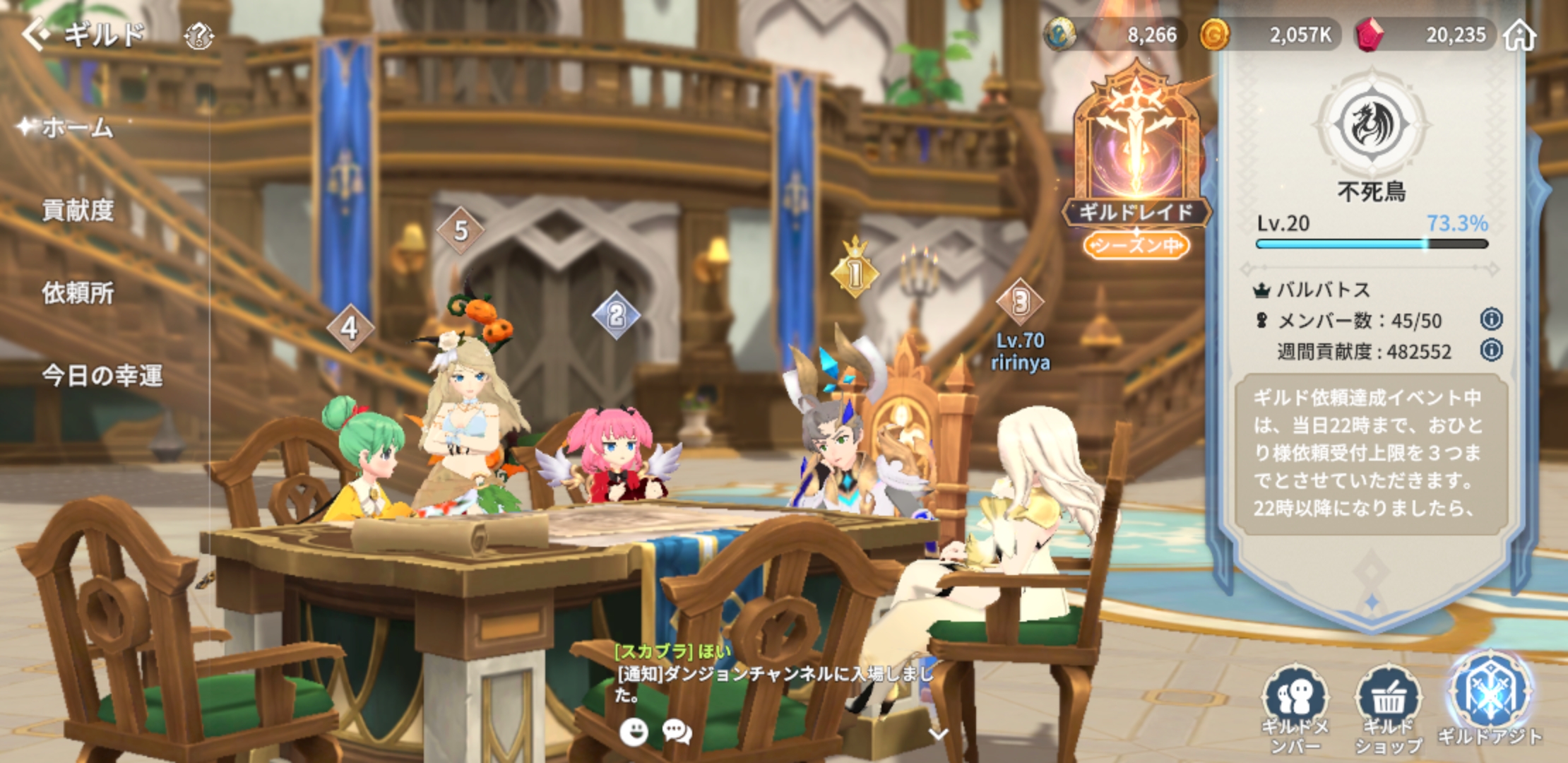Screen dimensions: 1568x763
Task: Show weekly contribution info
Action: point(1491,350)
